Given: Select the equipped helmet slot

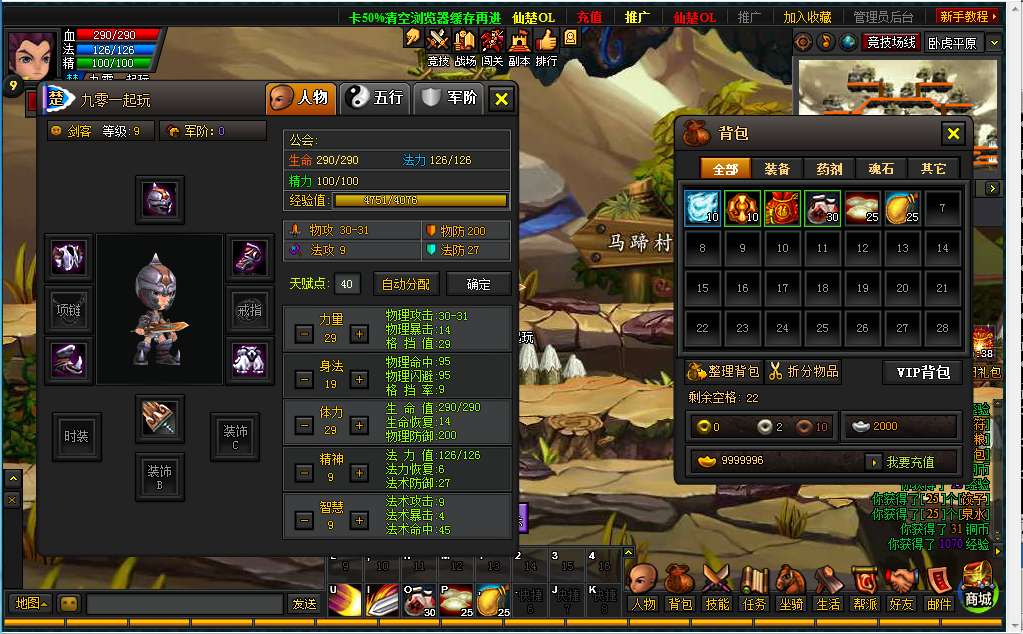Looking at the screenshot, I should click(x=160, y=199).
